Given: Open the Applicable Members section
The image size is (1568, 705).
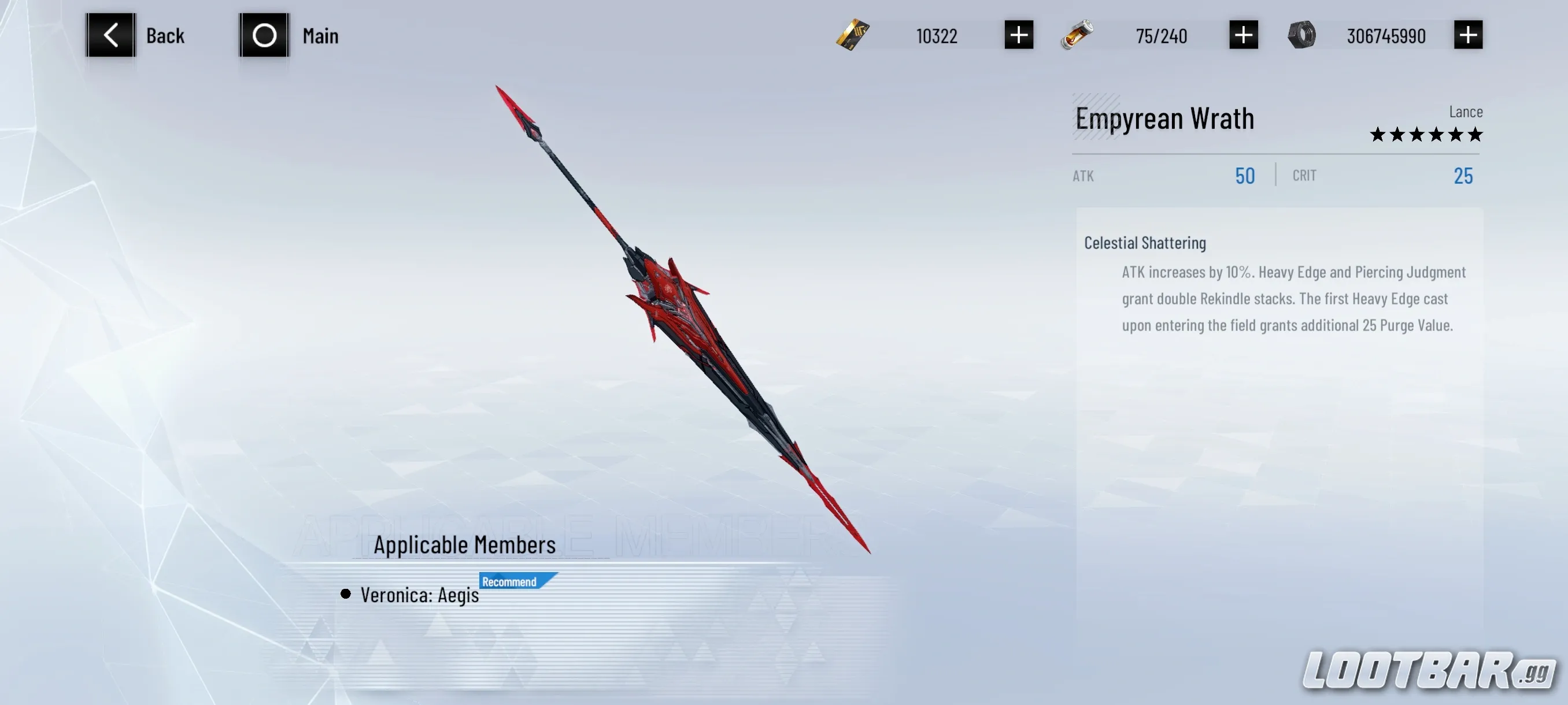Looking at the screenshot, I should pyautogui.click(x=465, y=544).
